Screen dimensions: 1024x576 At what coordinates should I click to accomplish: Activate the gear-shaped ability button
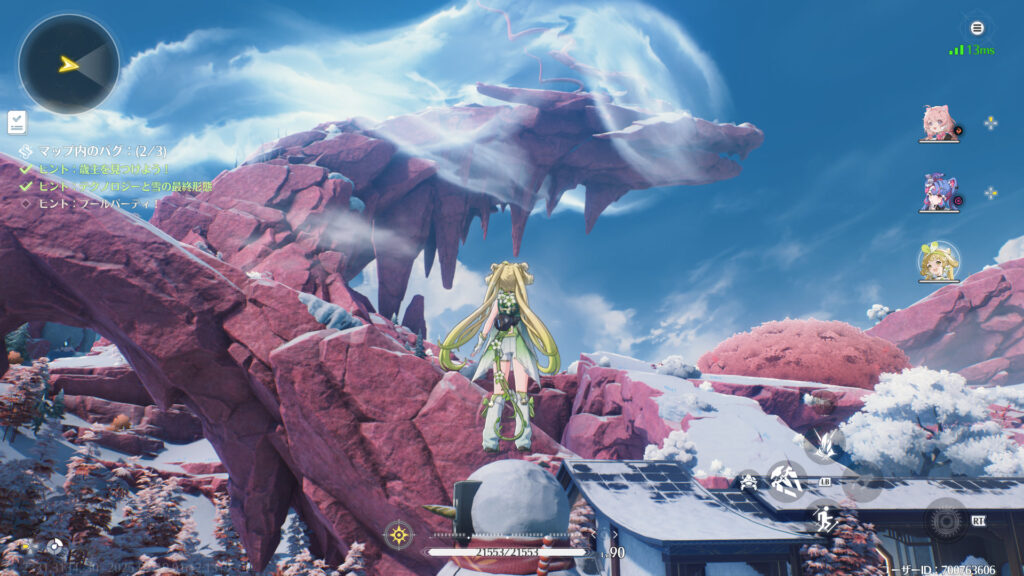[945, 519]
